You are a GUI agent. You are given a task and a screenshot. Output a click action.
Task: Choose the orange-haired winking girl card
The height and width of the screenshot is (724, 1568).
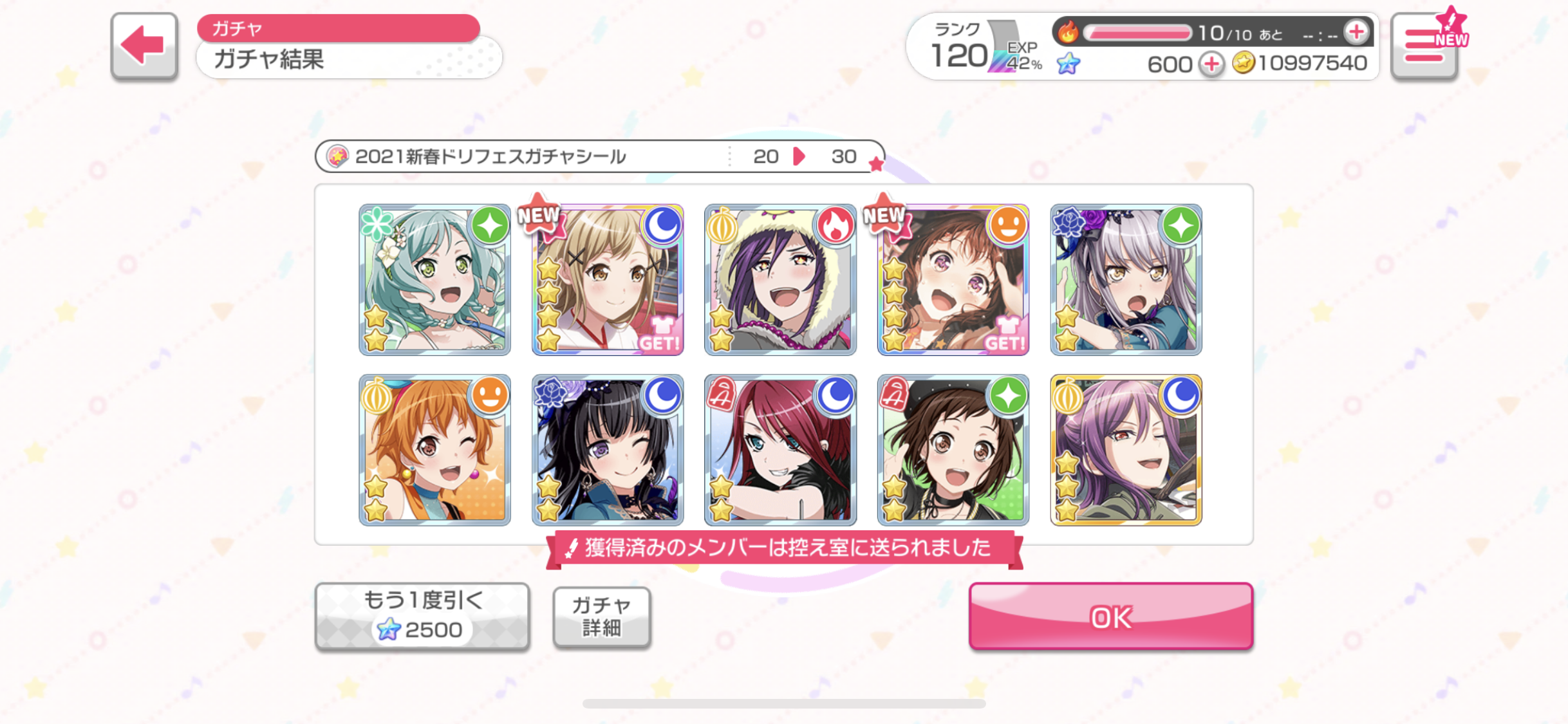(434, 450)
